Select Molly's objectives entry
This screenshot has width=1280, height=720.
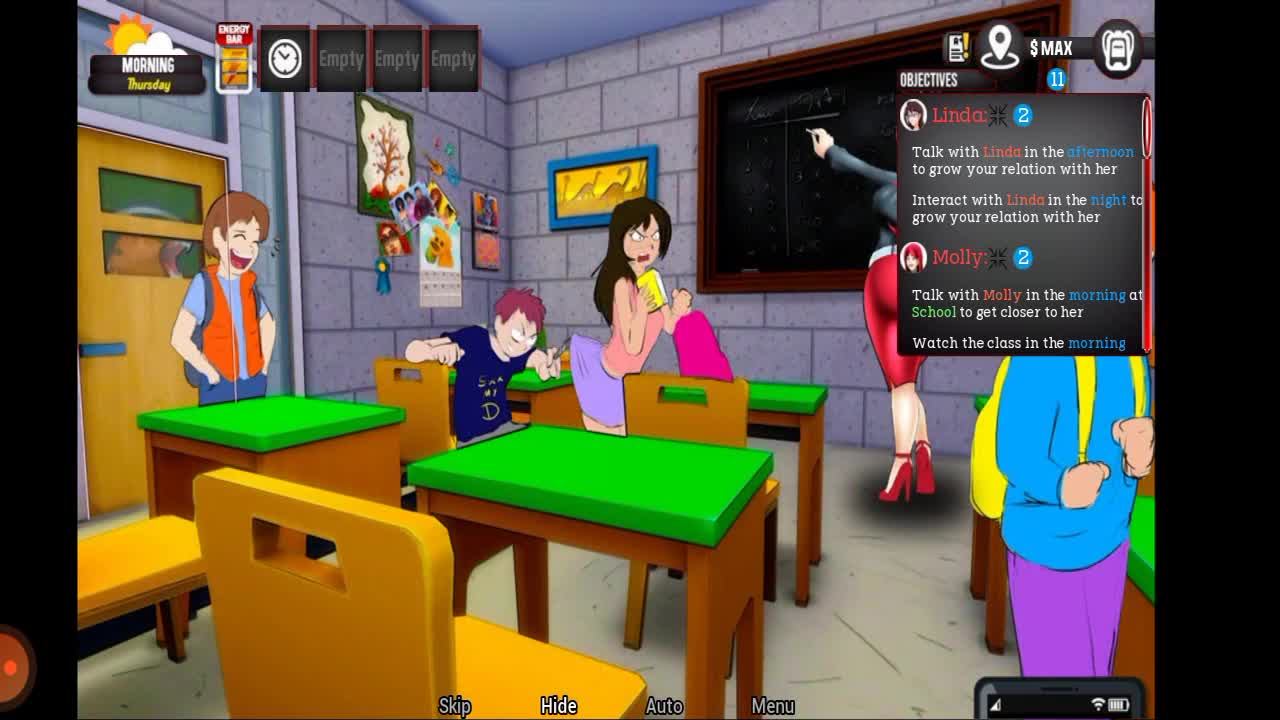[958, 257]
